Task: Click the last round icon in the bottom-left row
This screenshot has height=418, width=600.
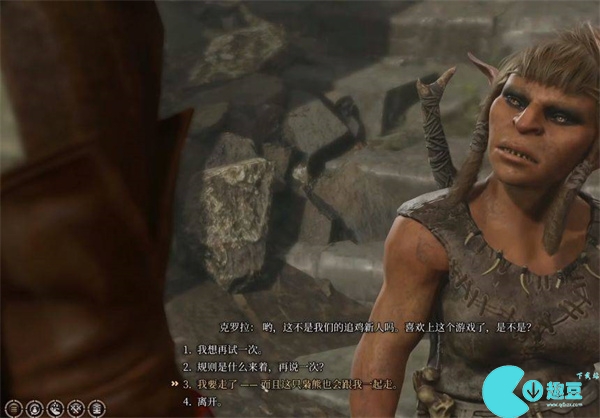Action: 97,407
